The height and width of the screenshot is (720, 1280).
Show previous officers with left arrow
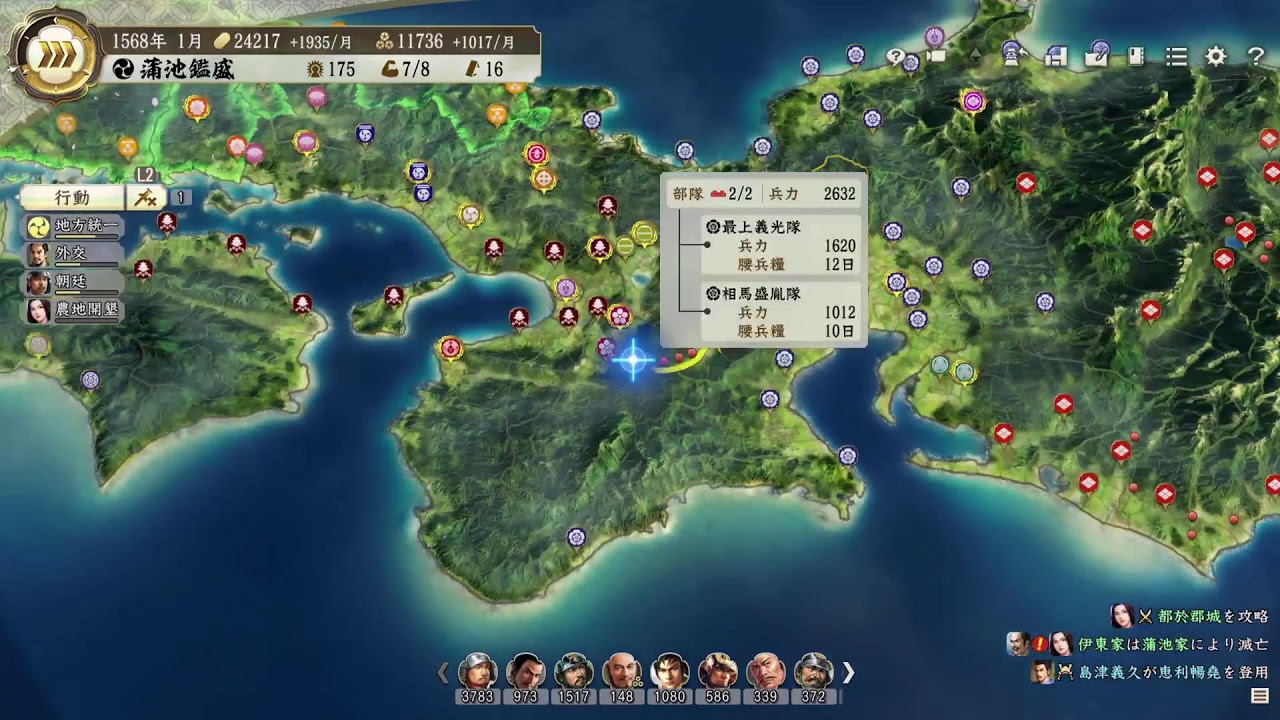pos(443,672)
